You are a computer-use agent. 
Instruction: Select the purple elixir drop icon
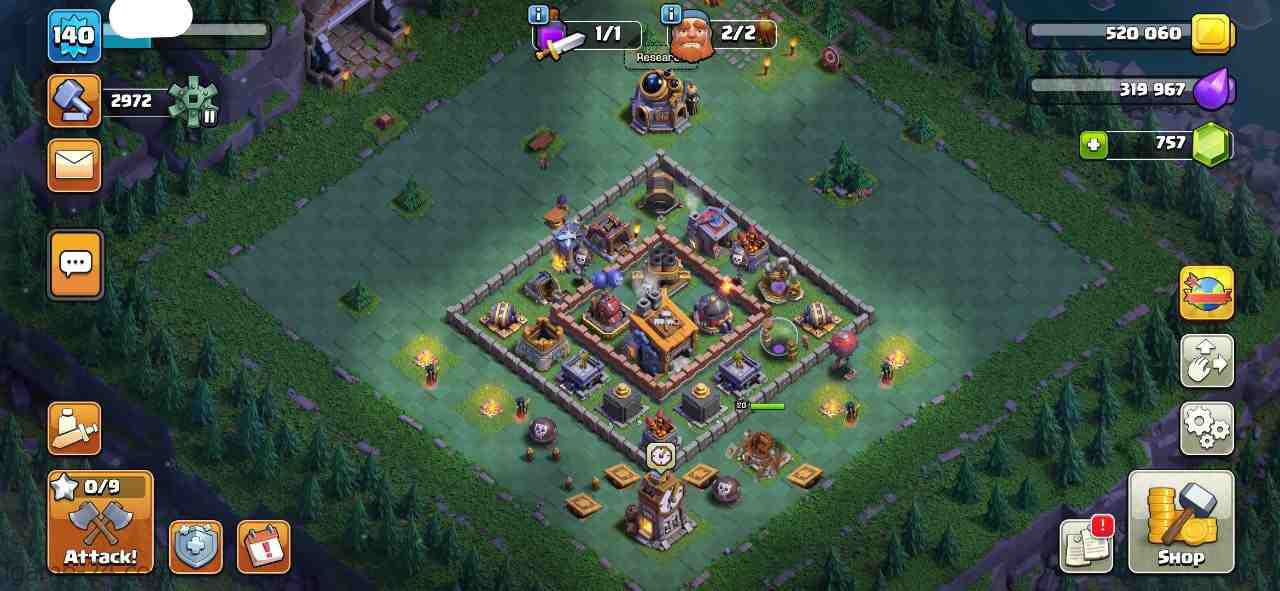[x=1214, y=89]
